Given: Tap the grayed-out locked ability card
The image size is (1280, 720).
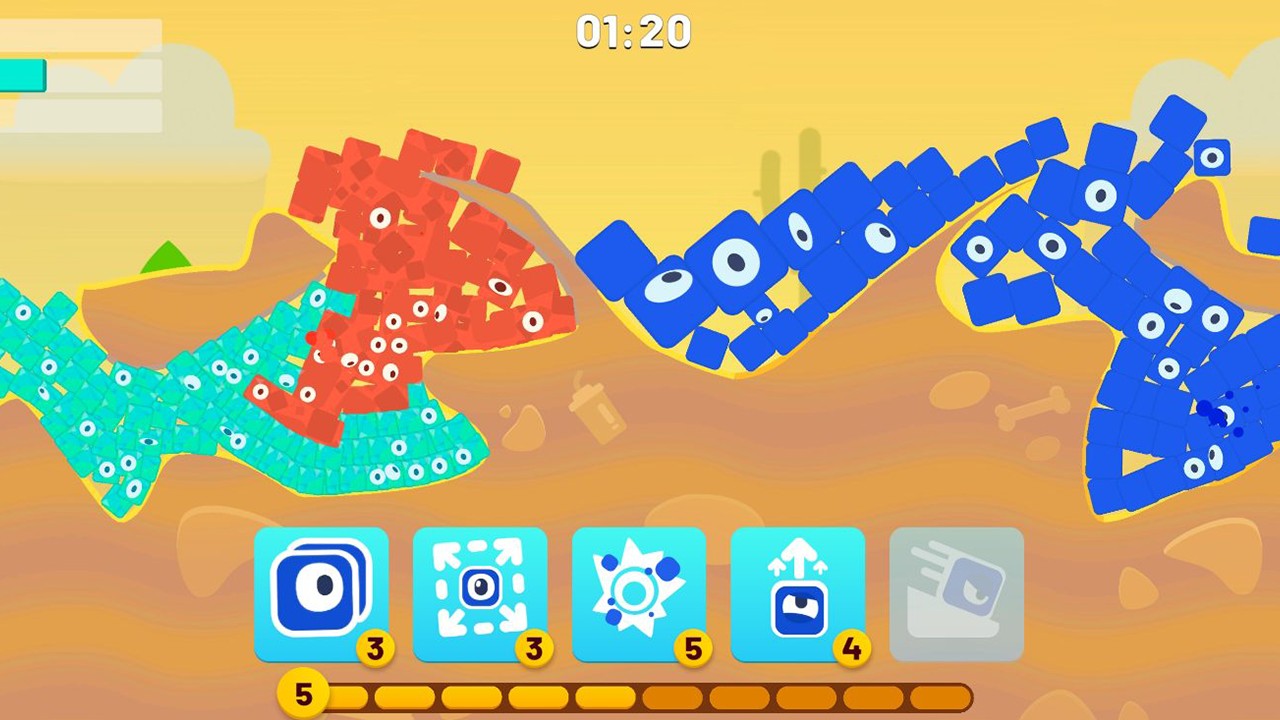Looking at the screenshot, I should coord(956,595).
